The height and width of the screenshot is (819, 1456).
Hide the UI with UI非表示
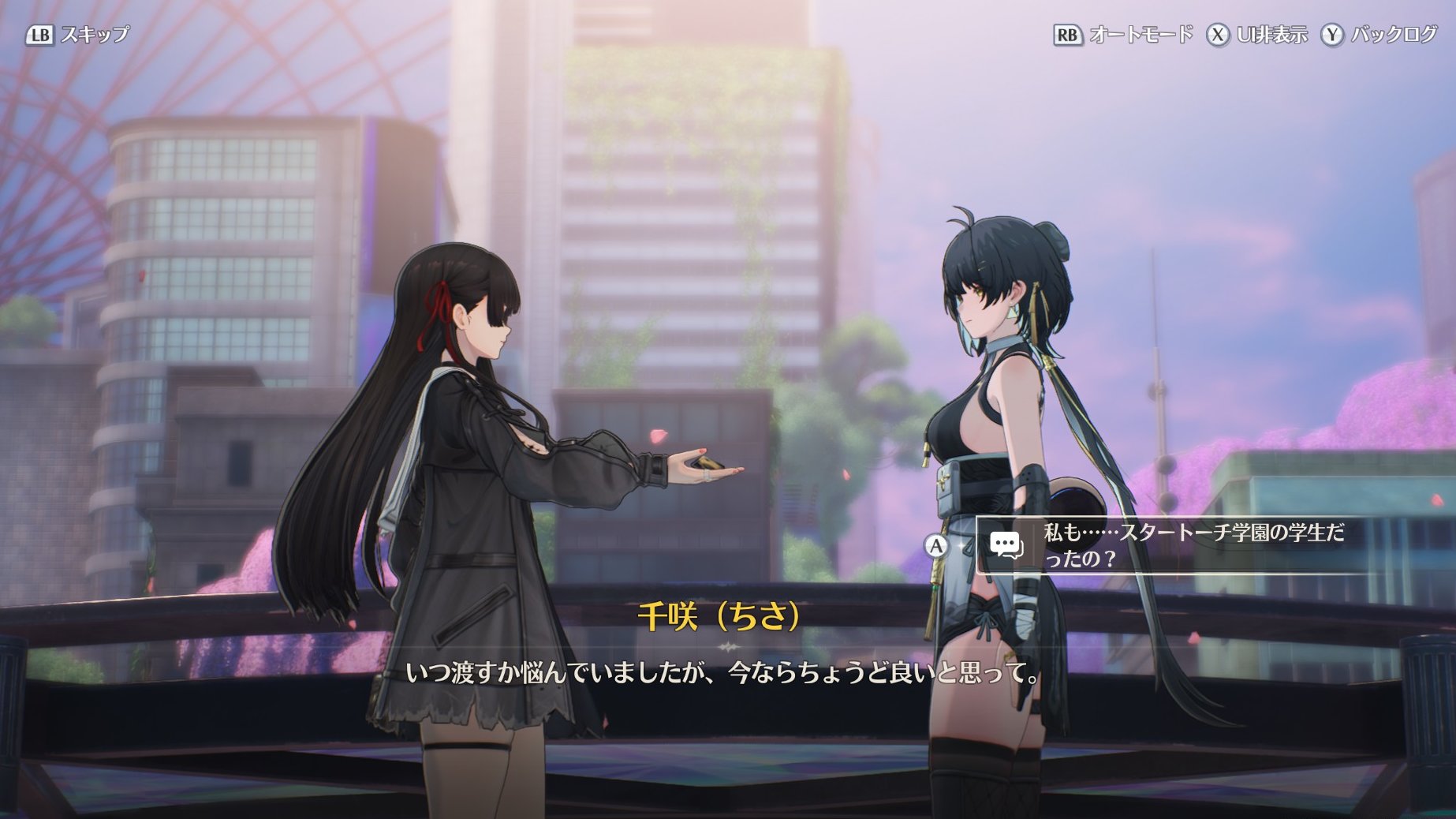click(x=1257, y=35)
